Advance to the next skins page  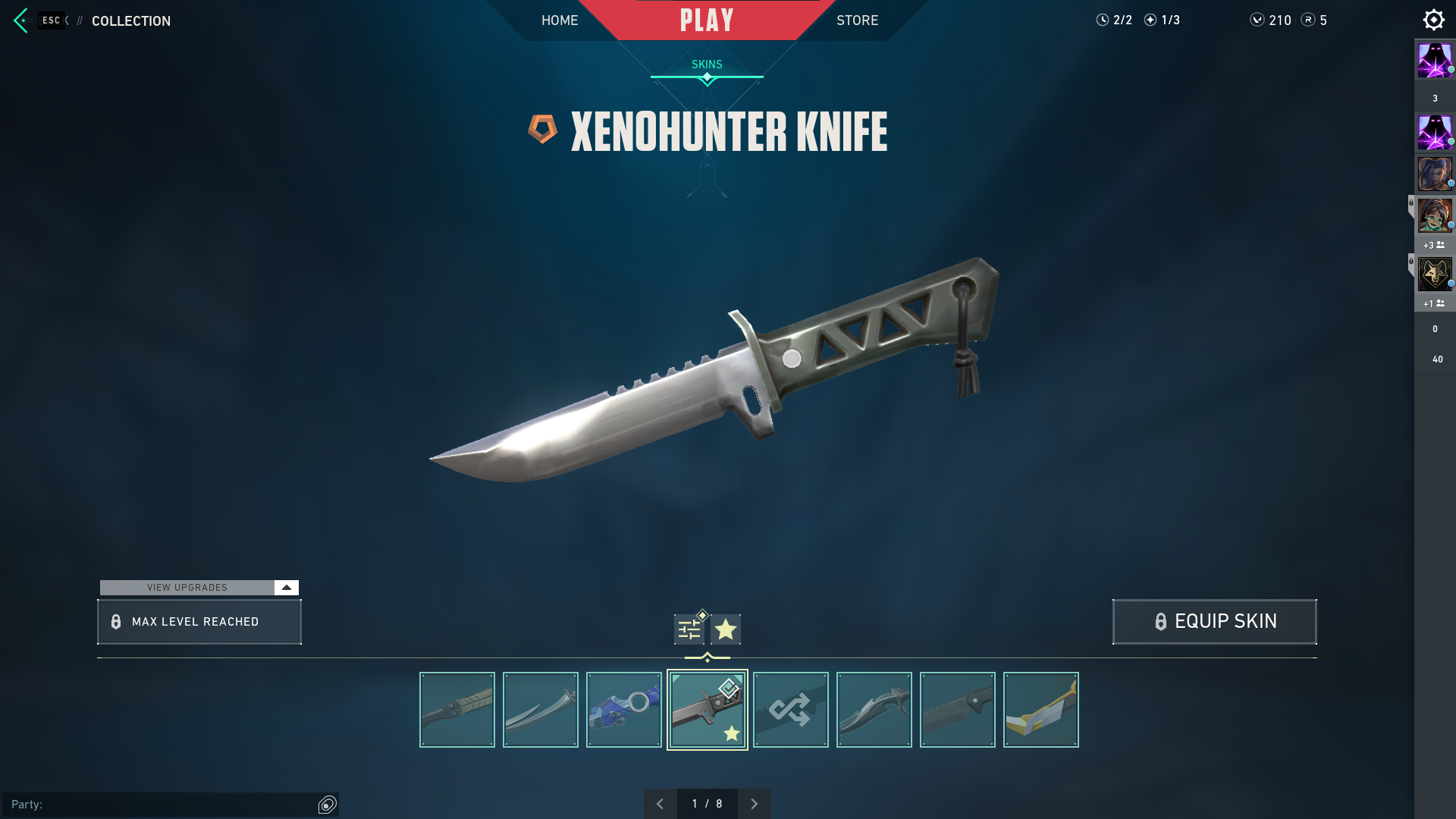755,803
